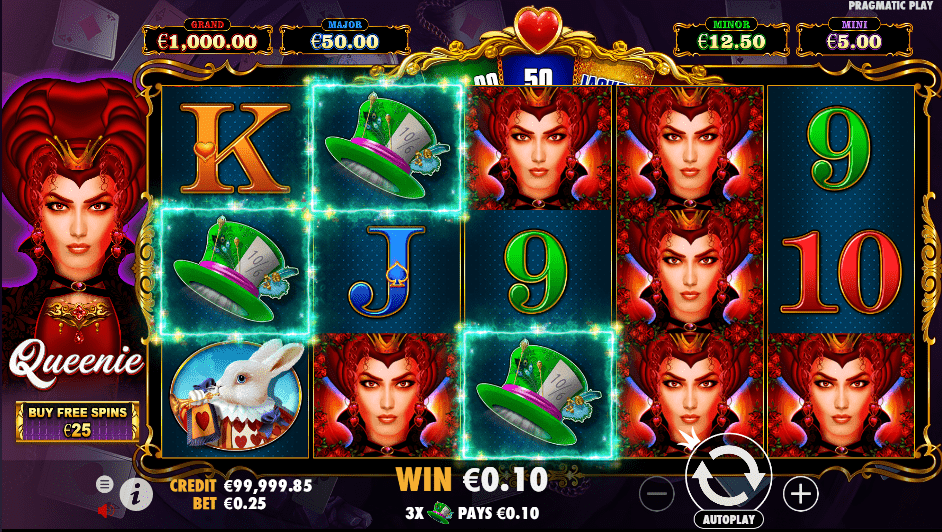The height and width of the screenshot is (532, 942).
Task: Increase the bet with the plus button
Action: [x=799, y=492]
